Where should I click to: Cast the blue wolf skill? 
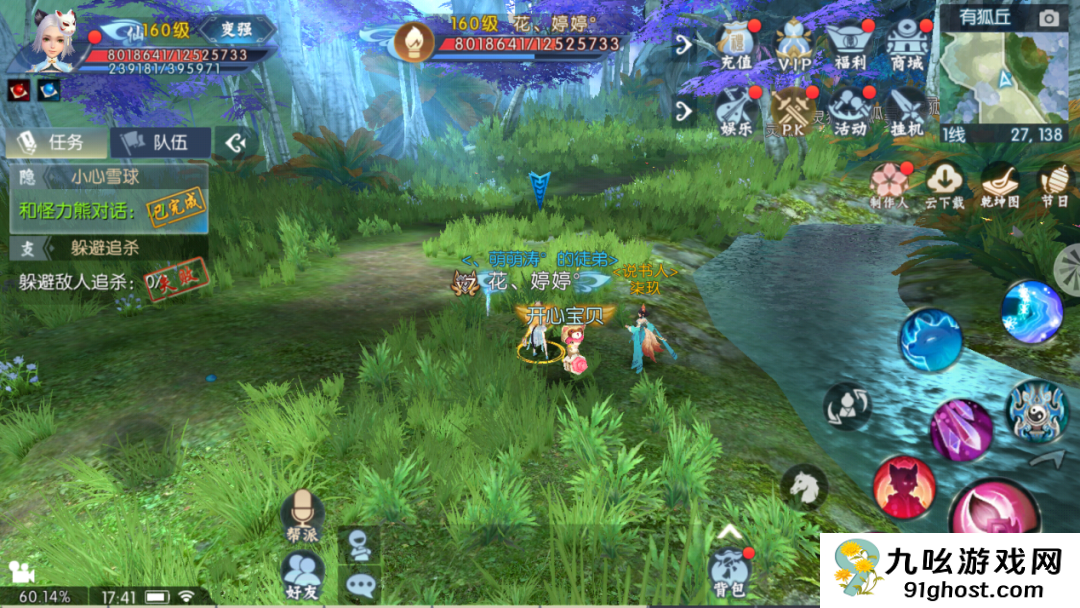(930, 341)
